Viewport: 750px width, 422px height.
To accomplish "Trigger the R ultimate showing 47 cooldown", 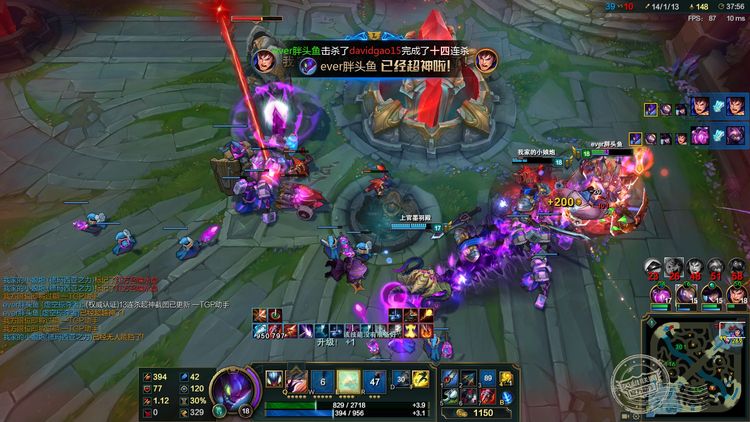I will coord(374,380).
